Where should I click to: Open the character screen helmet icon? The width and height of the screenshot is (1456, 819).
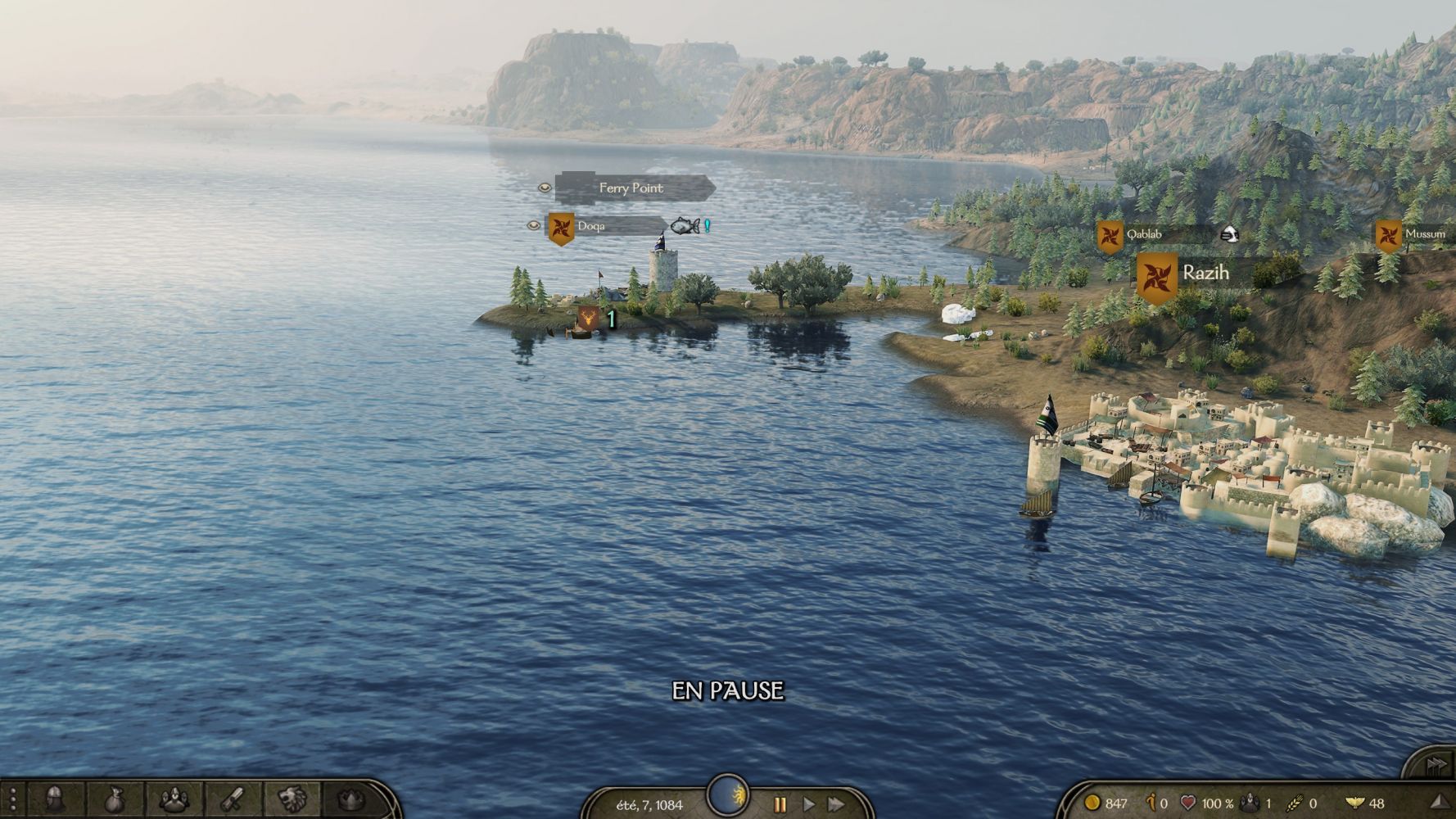coord(55,799)
